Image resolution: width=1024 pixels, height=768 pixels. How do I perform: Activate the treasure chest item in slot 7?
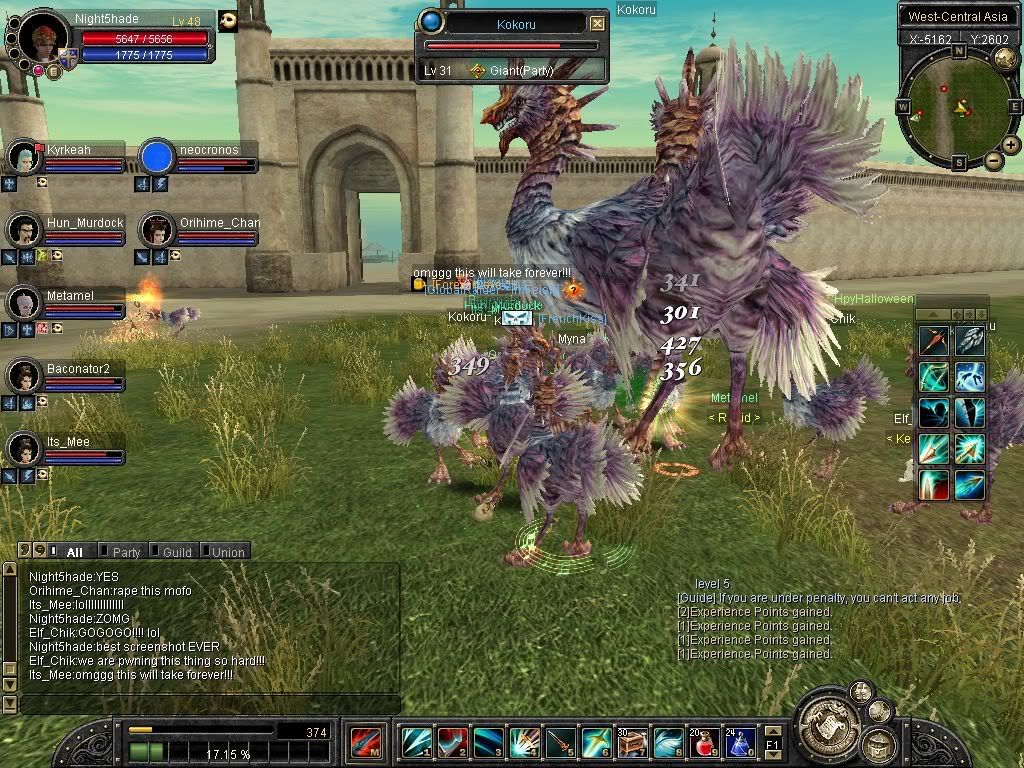pos(632,743)
